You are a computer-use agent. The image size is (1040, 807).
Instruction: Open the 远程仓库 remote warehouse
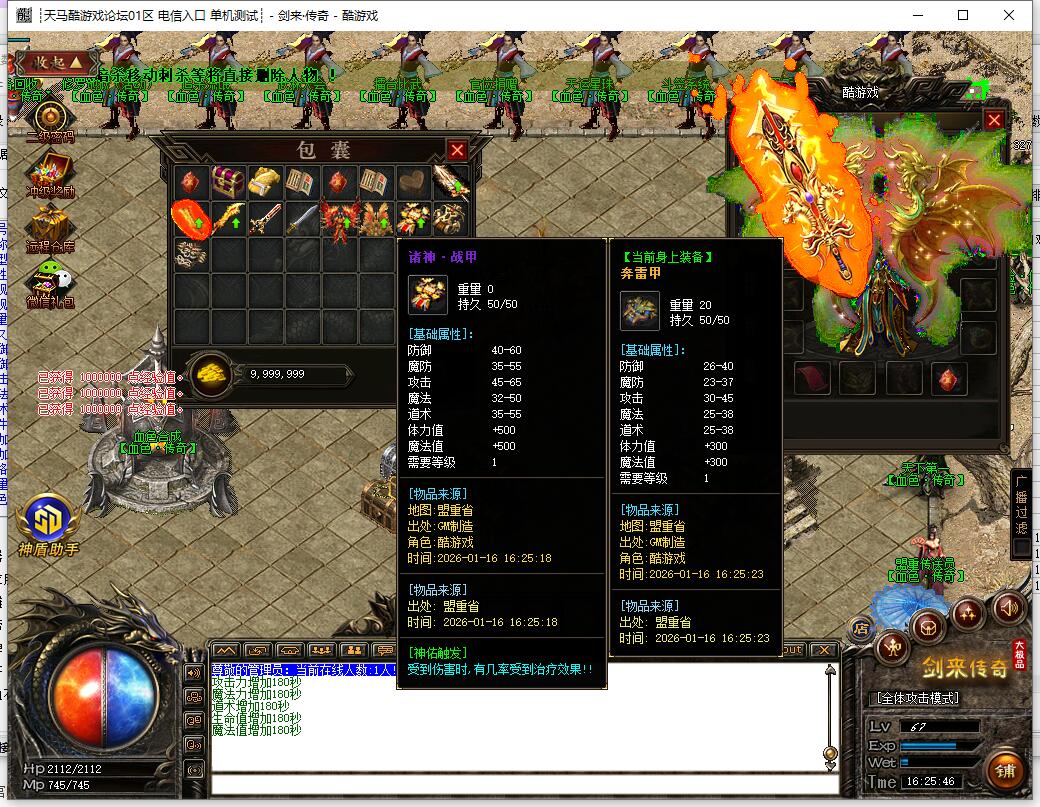point(50,226)
